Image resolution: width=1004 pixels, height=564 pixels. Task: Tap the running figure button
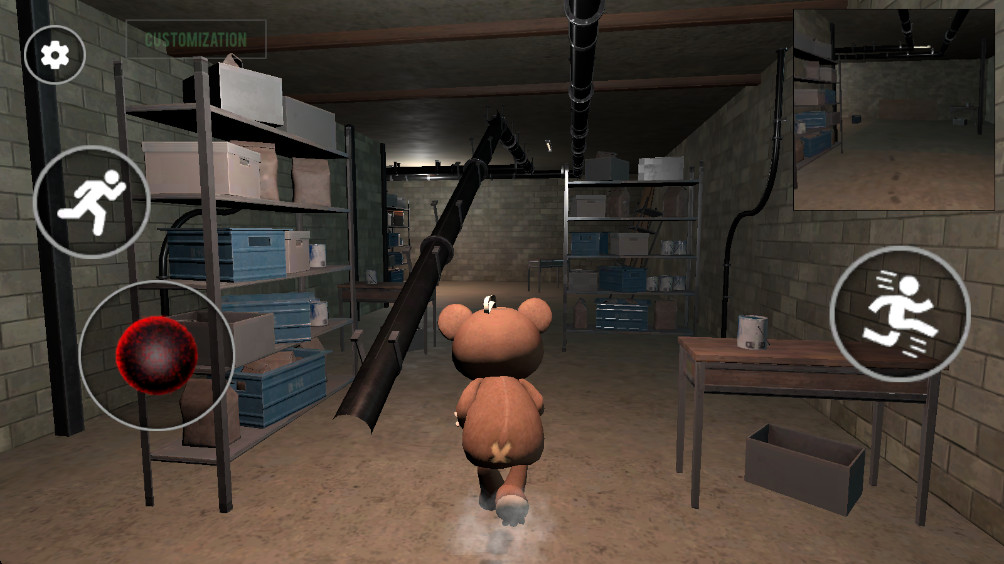point(92,202)
